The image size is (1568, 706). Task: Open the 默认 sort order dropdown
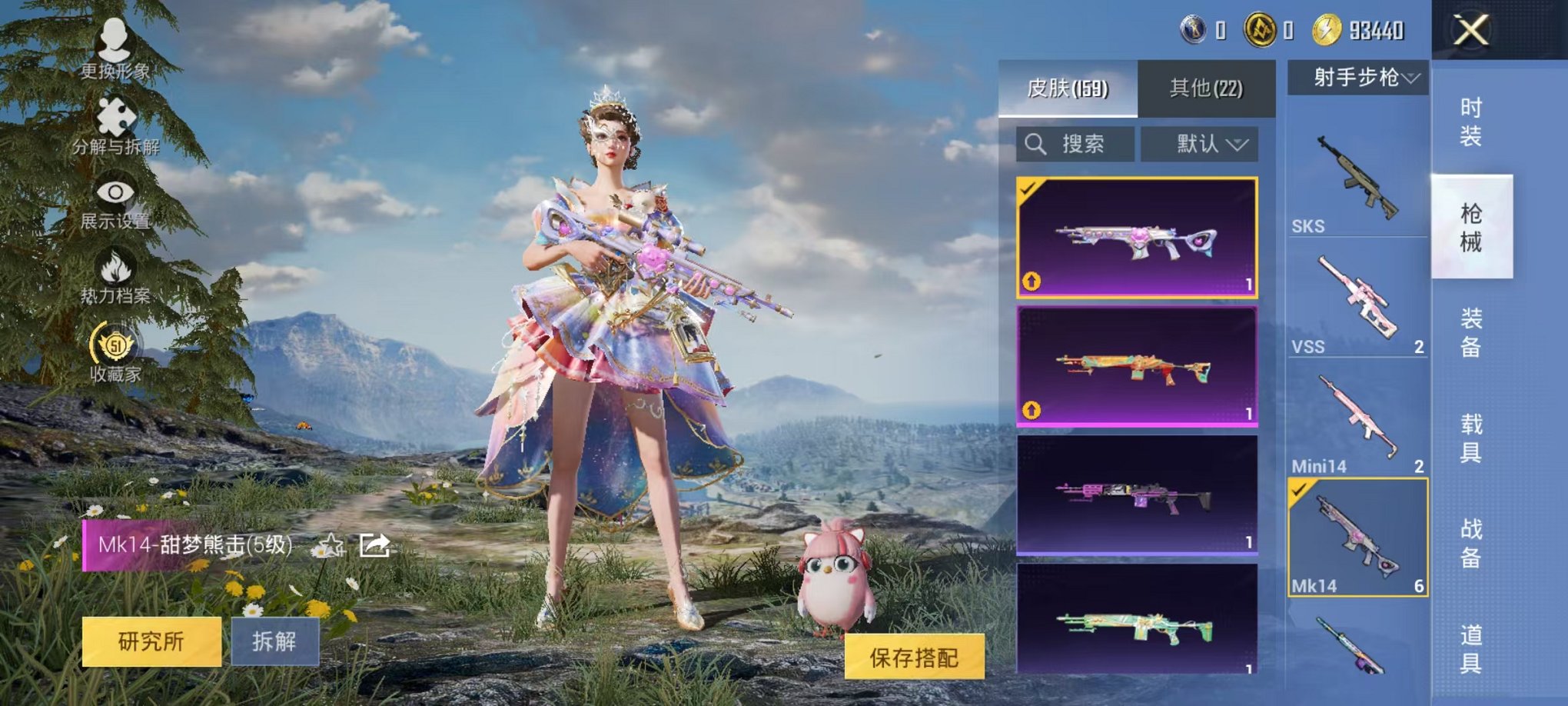pyautogui.click(x=1211, y=145)
